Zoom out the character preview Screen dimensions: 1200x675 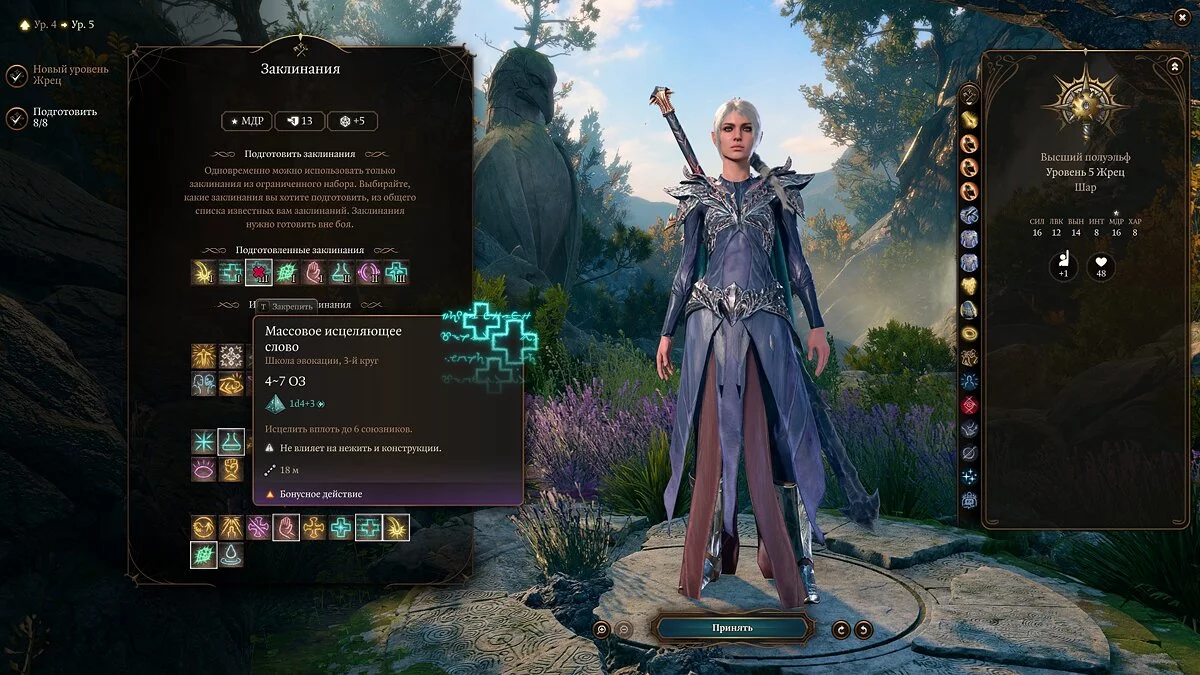pyautogui.click(x=624, y=629)
